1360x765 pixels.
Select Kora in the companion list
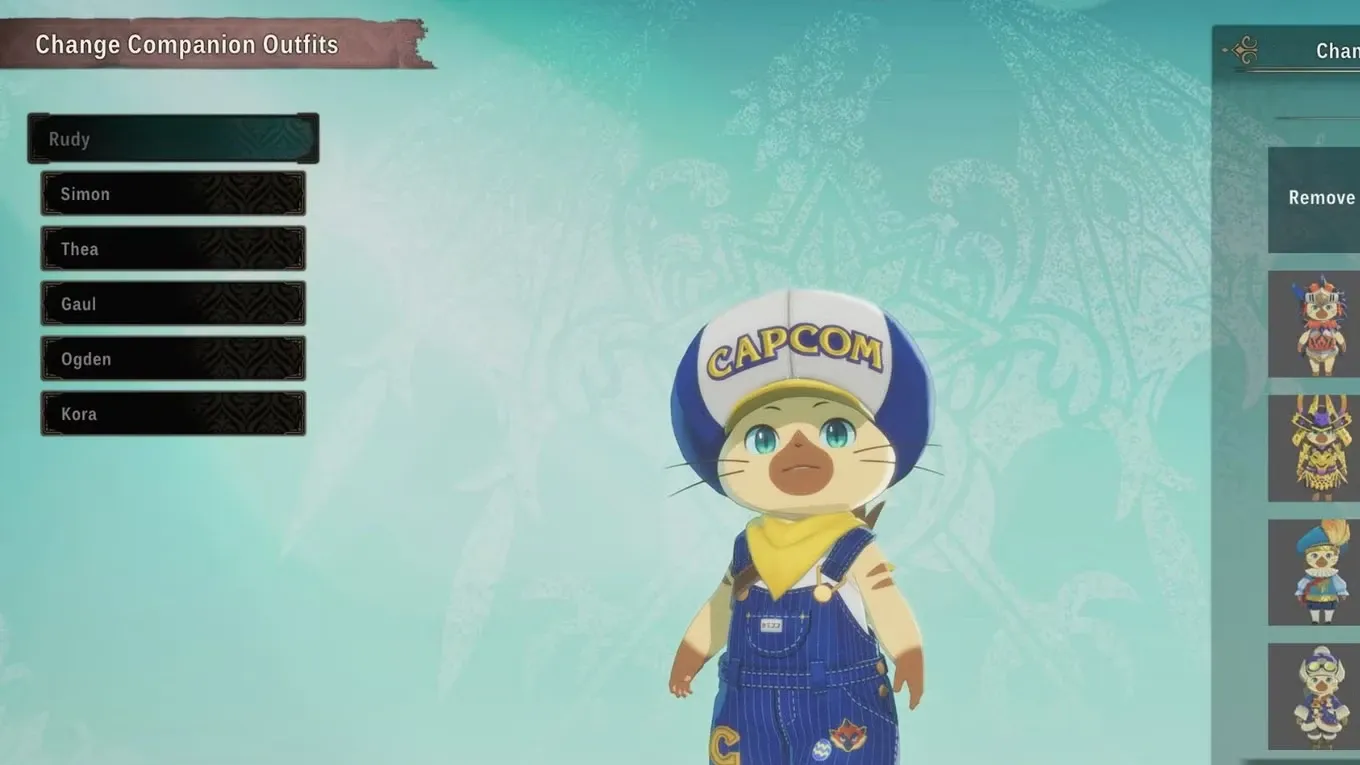[x=173, y=414]
